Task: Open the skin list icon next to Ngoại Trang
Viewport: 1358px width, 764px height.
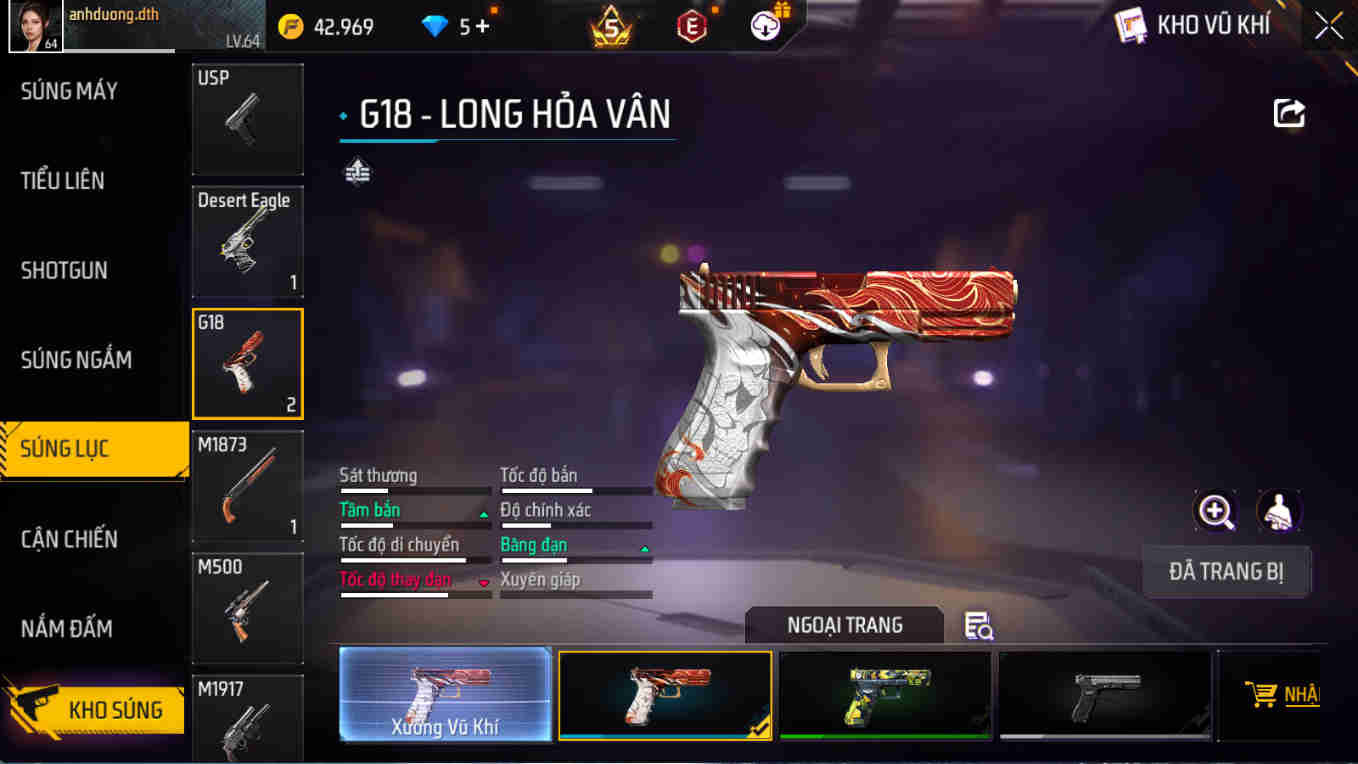Action: coord(977,624)
